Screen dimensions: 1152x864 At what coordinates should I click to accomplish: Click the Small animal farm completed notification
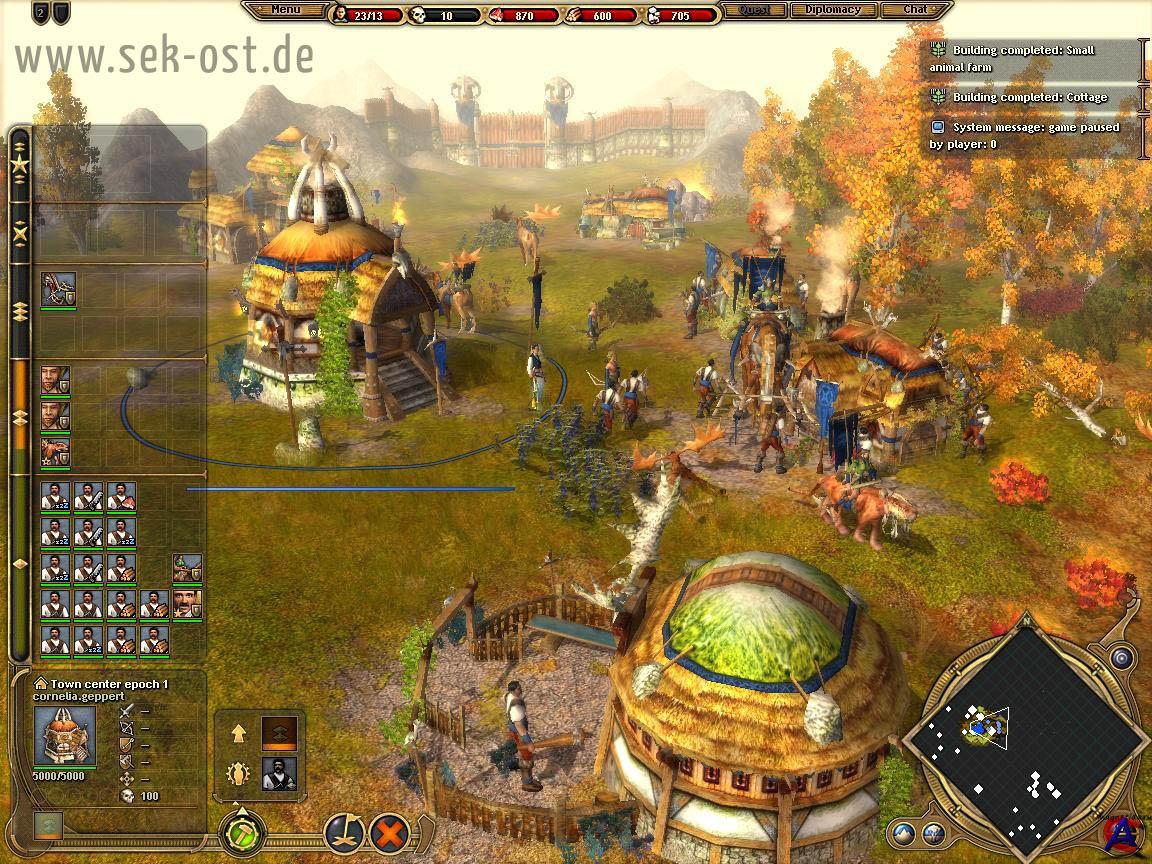1034,58
